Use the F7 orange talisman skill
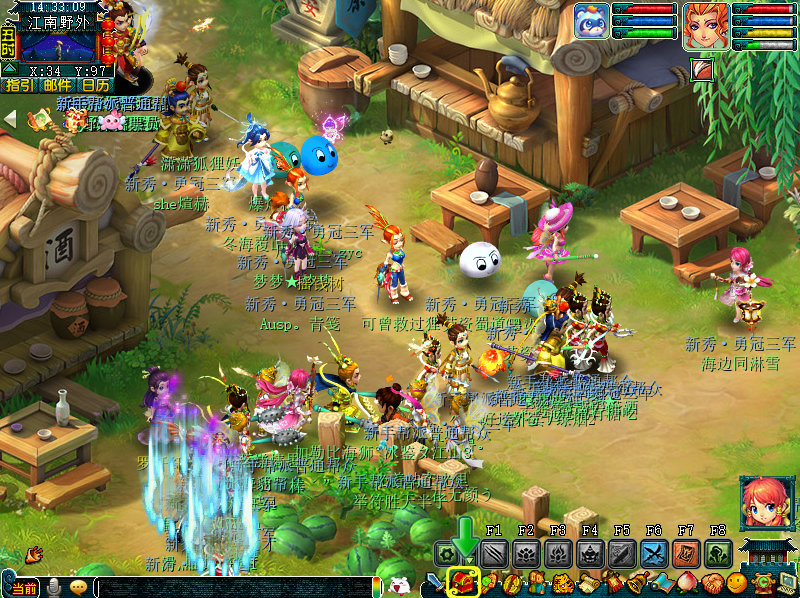This screenshot has height=598, width=800. click(x=686, y=553)
